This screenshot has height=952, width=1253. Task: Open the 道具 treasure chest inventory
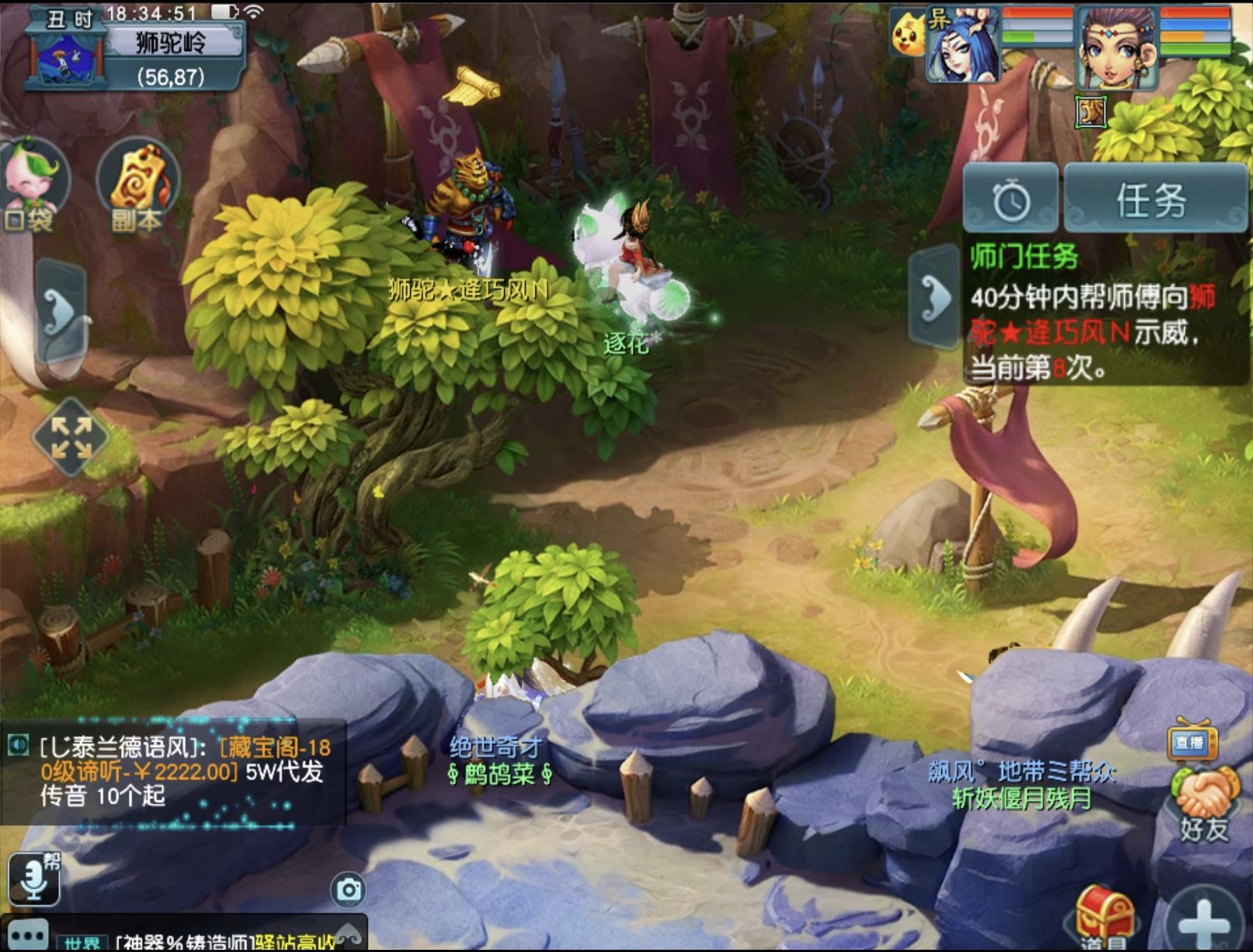coord(1104,917)
